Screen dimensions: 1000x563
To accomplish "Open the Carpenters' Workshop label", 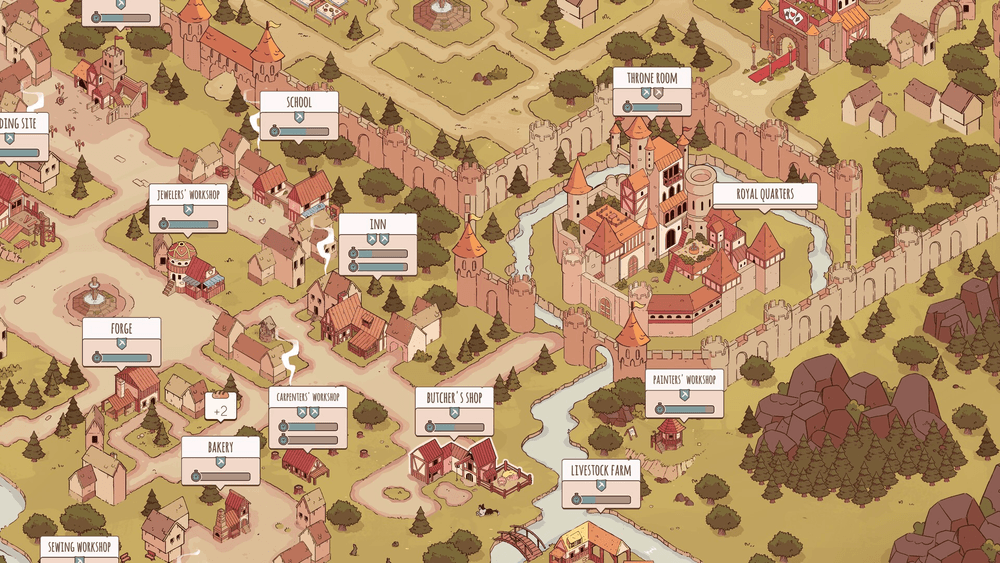I will [x=307, y=397].
